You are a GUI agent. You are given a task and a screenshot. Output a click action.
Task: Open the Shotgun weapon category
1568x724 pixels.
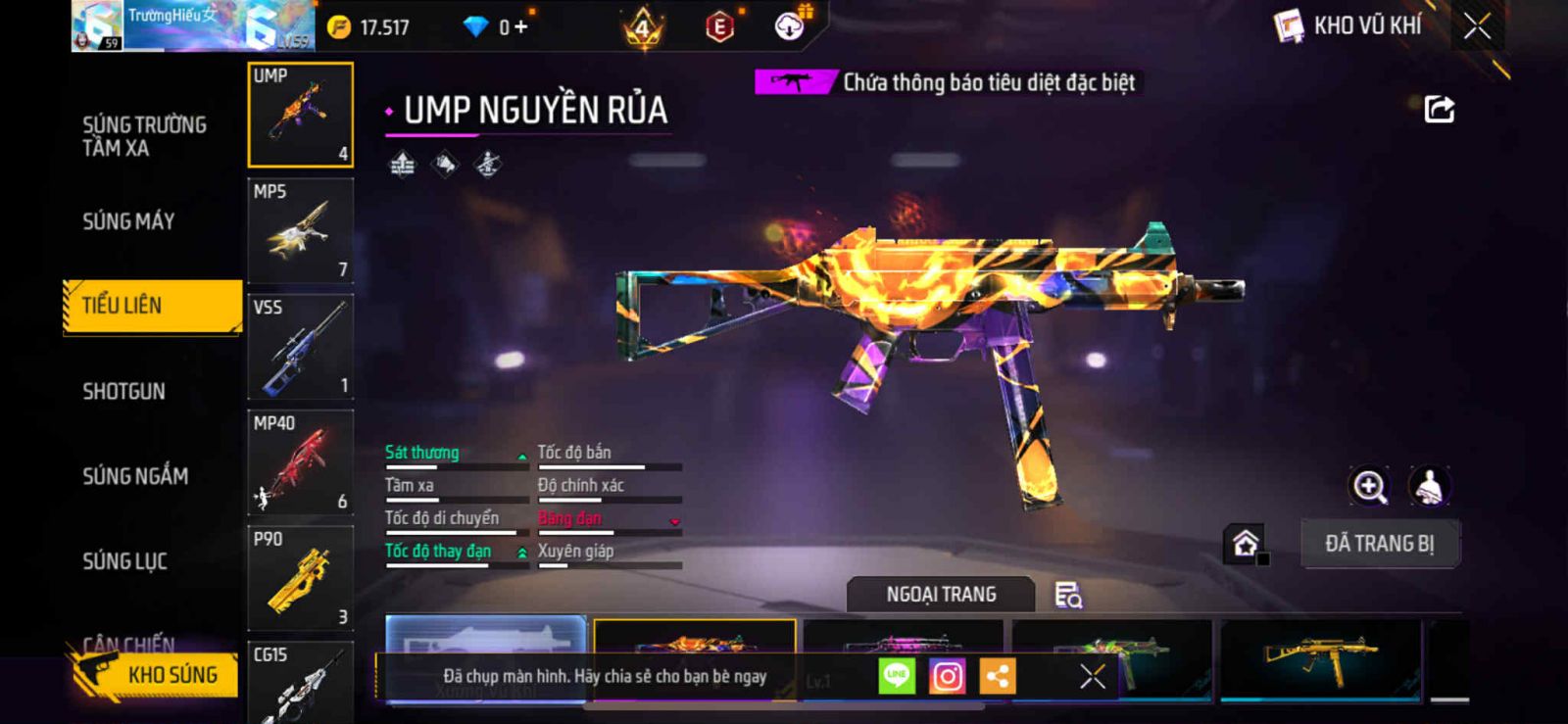click(123, 392)
